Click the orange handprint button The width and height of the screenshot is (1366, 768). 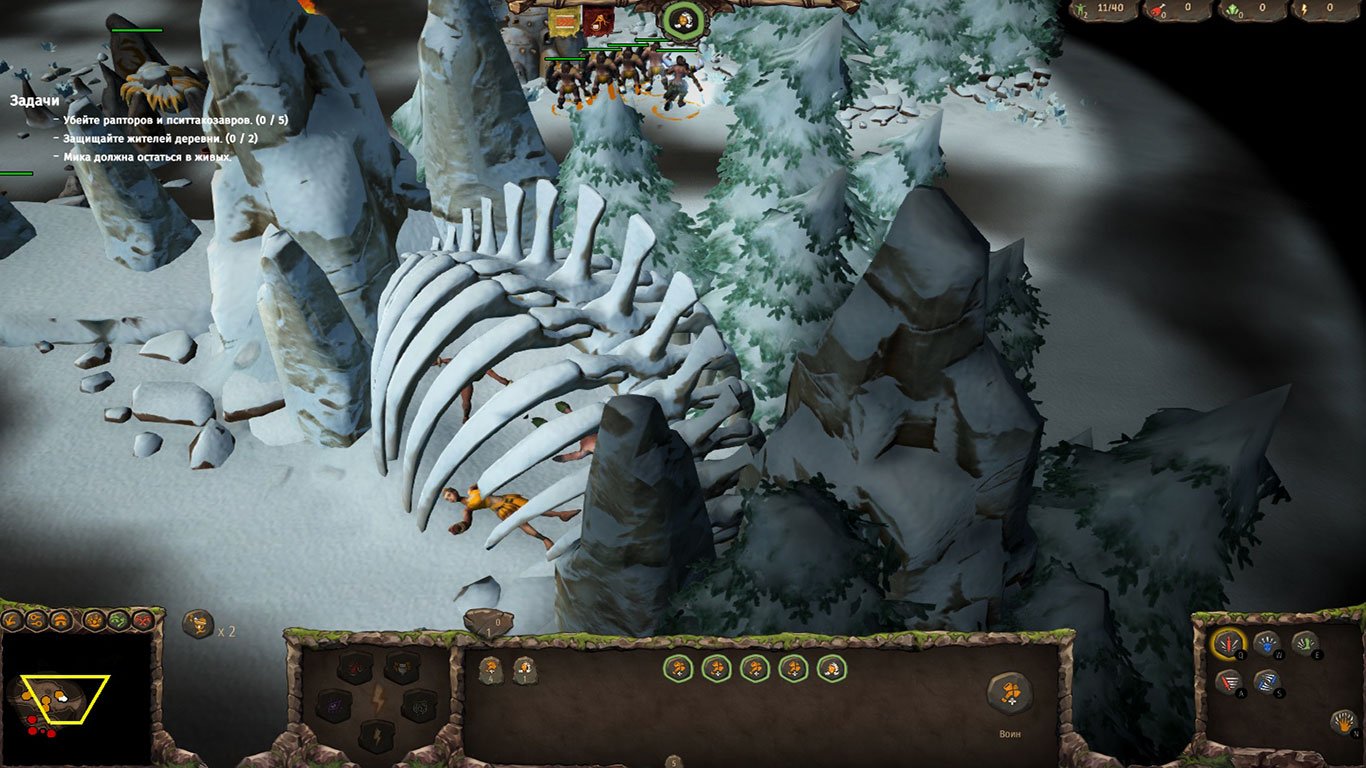[1343, 721]
